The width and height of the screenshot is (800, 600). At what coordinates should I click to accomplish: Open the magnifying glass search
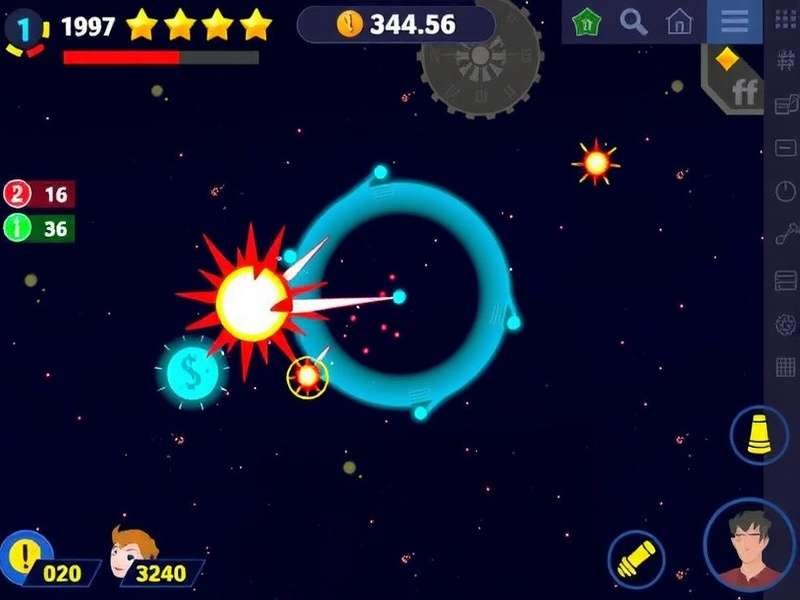pyautogui.click(x=633, y=21)
